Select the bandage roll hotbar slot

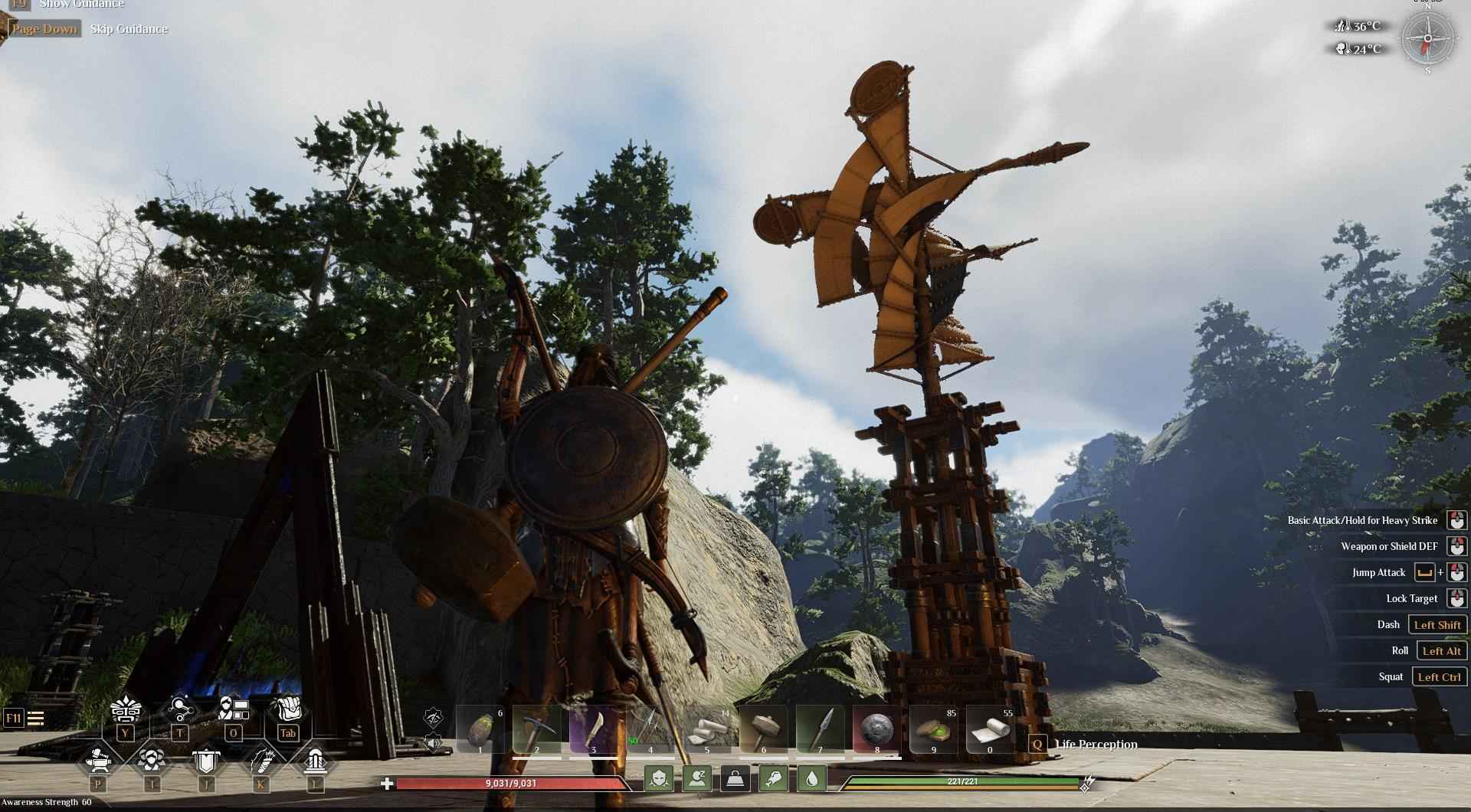coord(706,729)
